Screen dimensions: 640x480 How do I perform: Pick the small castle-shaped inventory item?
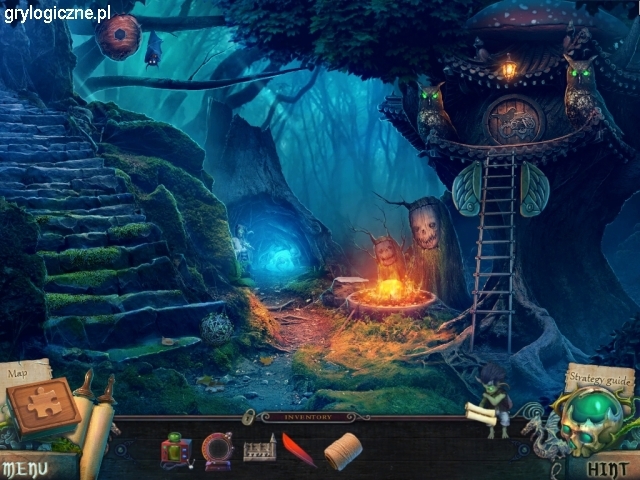[x=259, y=451]
